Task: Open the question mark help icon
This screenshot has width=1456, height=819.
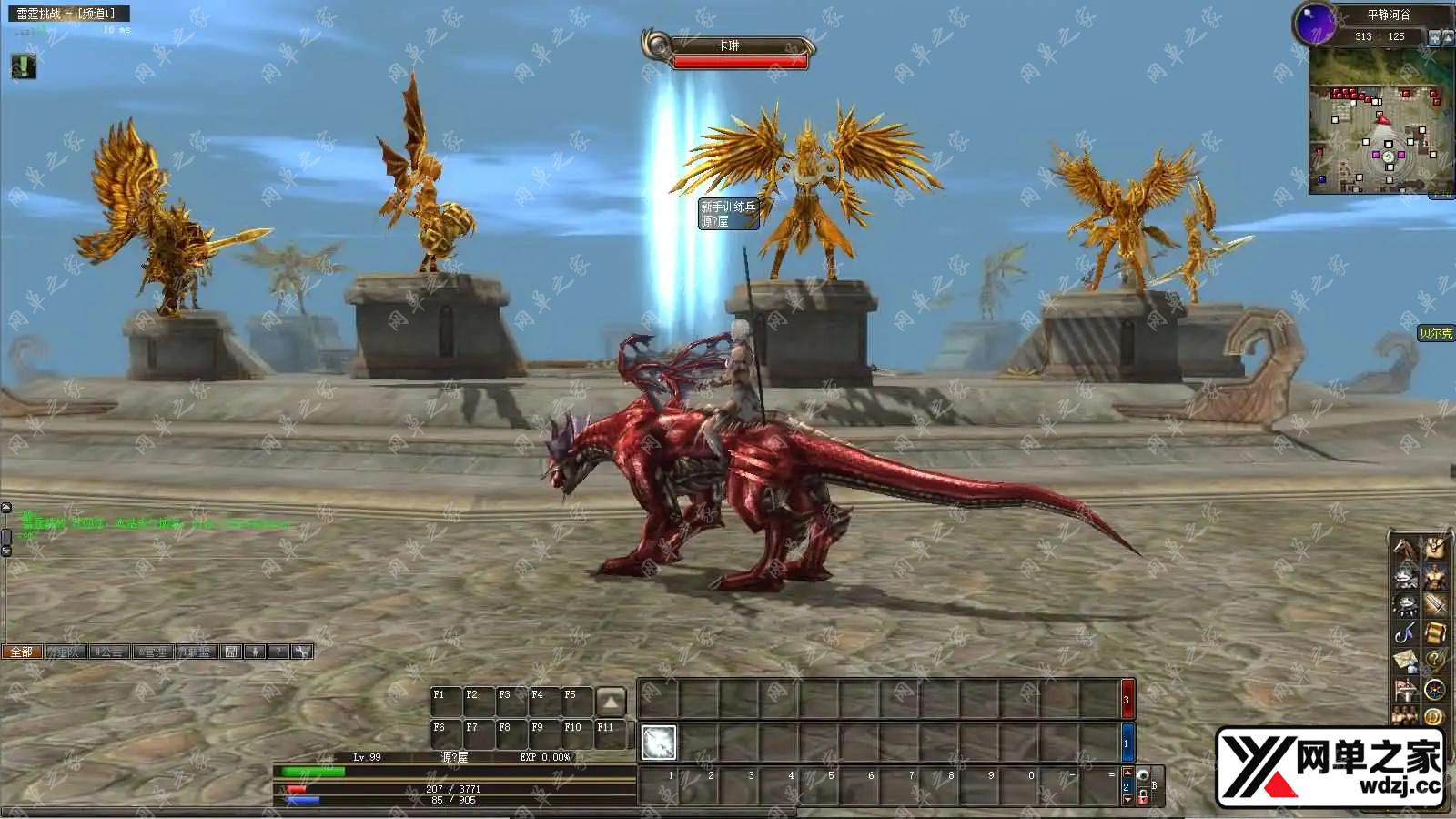Action: tap(1435, 661)
